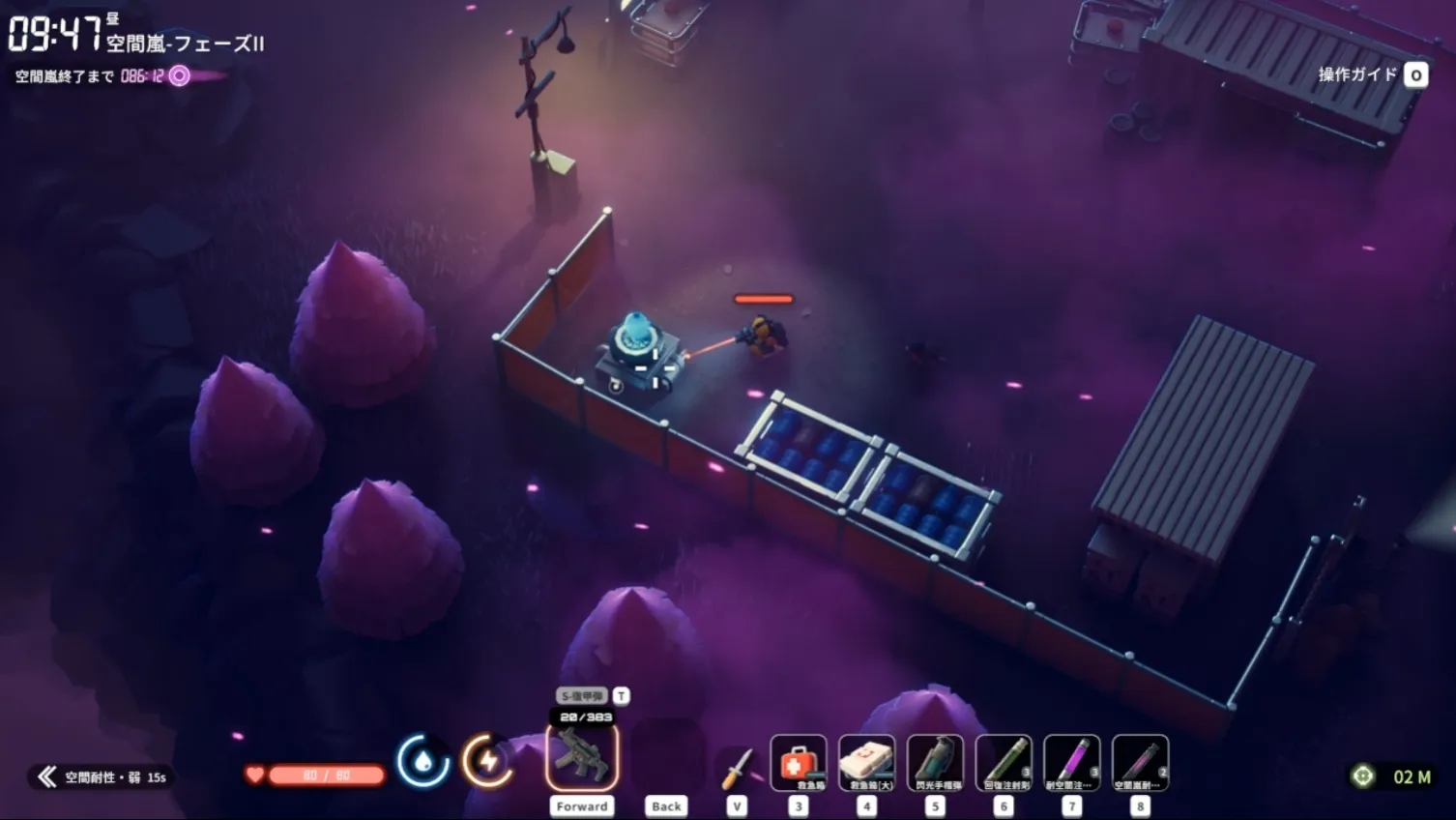Use the large white first aid kit
The width and height of the screenshot is (1456, 820).
pos(866,763)
